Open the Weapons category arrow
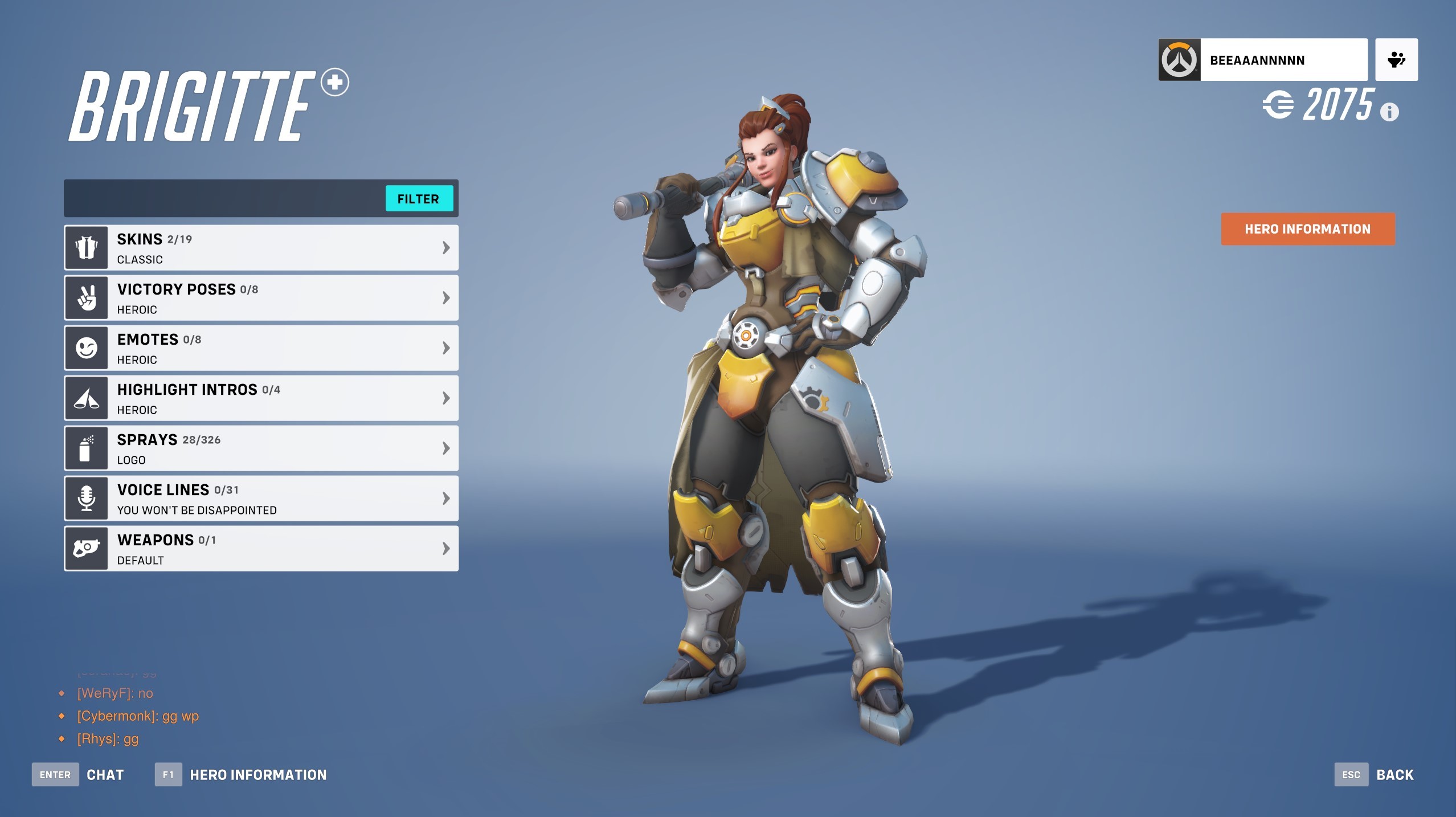The image size is (1456, 817). click(x=445, y=548)
